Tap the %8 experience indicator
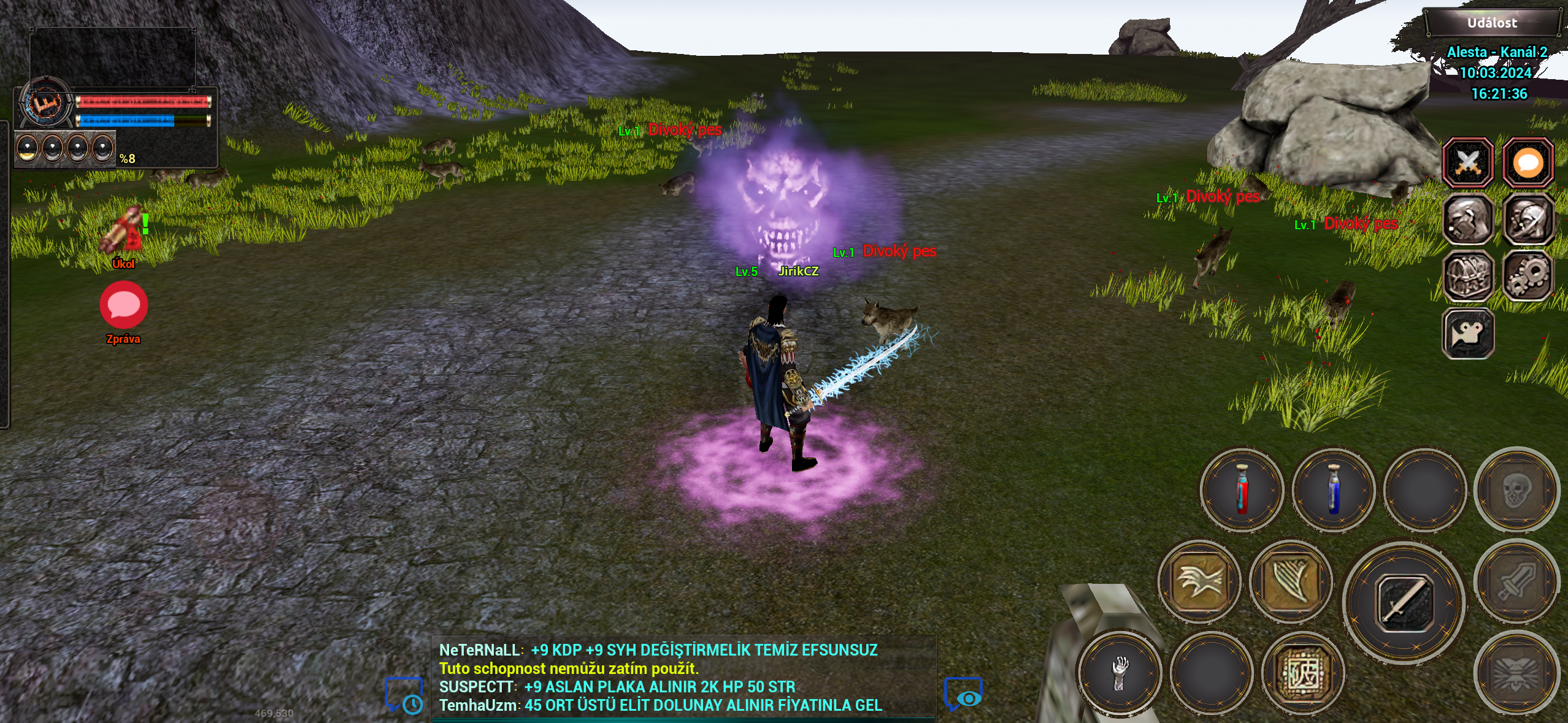Viewport: 1568px width, 723px height. (129, 159)
